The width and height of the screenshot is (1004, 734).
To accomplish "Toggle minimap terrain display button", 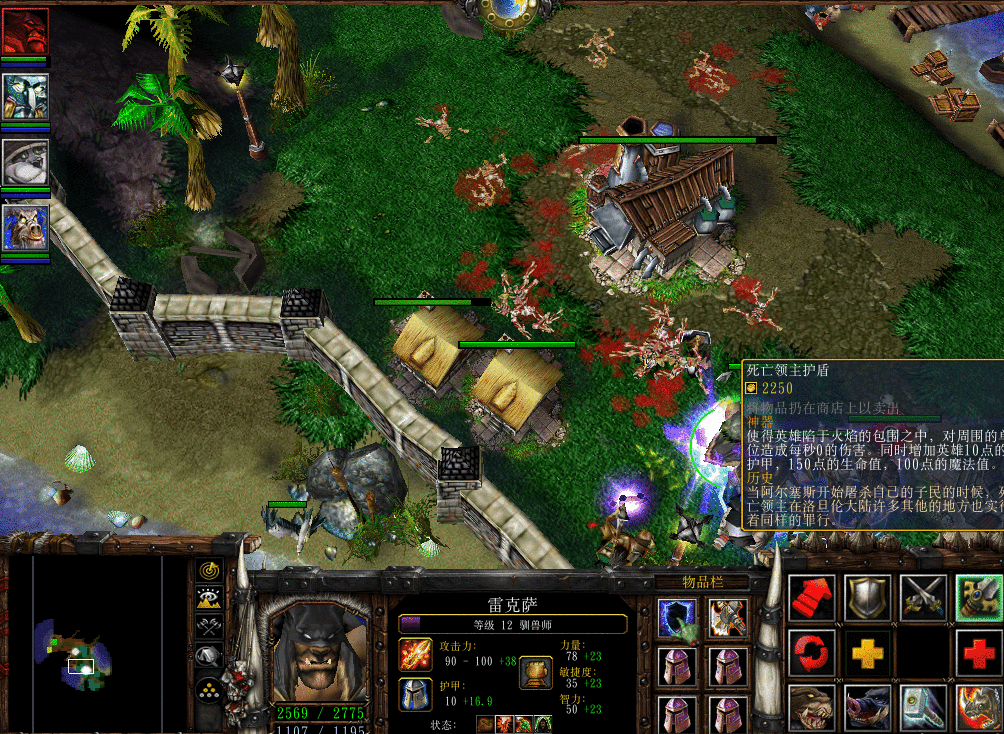I will point(209,599).
